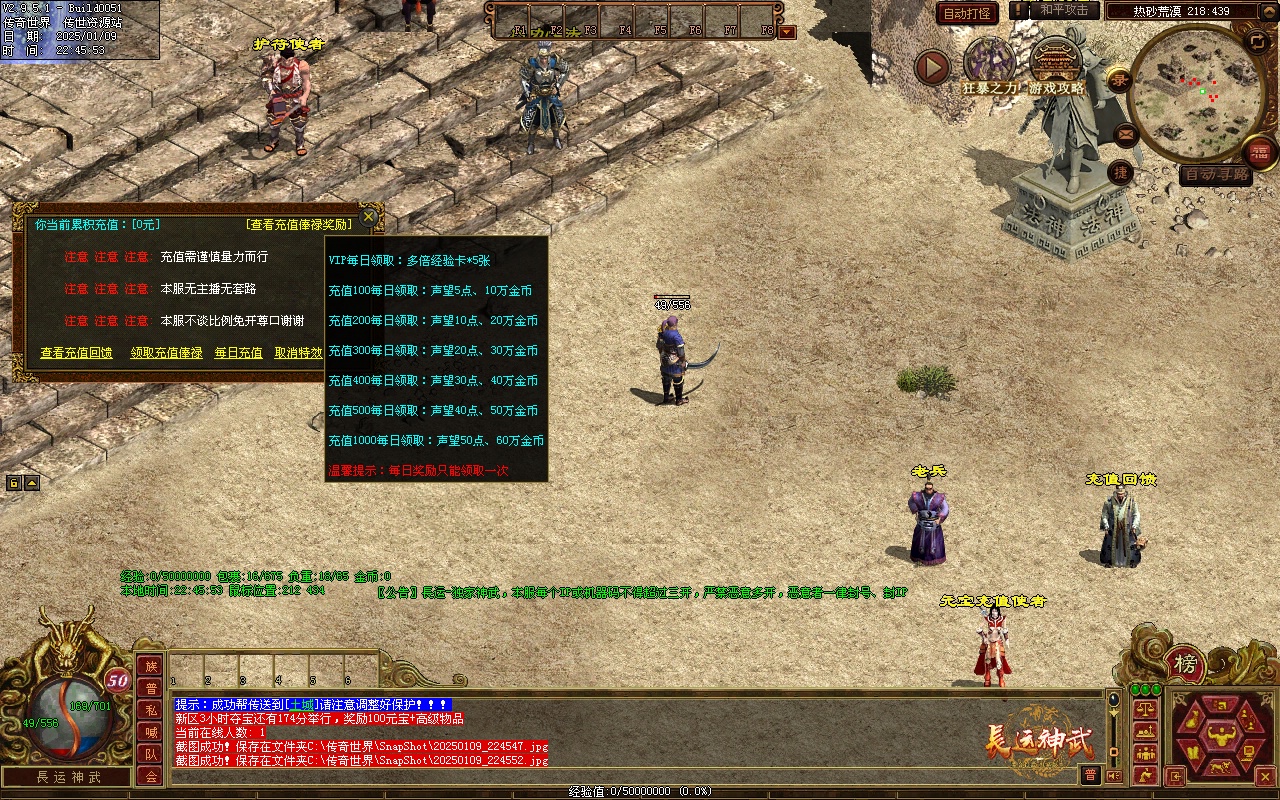The image size is (1280, 800).
Task: Open the 榜 rankings button
Action: coord(1185,664)
